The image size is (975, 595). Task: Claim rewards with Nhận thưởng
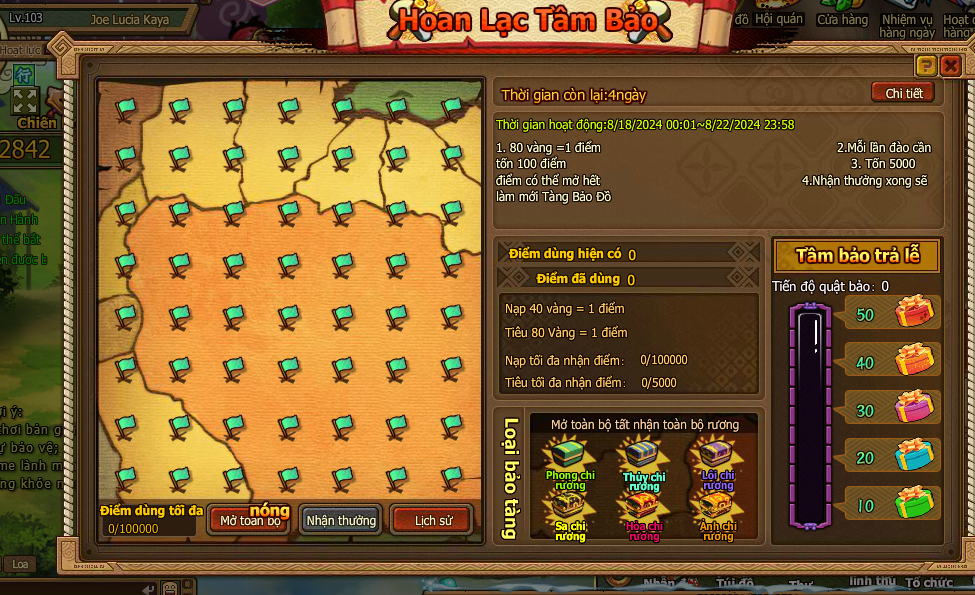[x=341, y=520]
